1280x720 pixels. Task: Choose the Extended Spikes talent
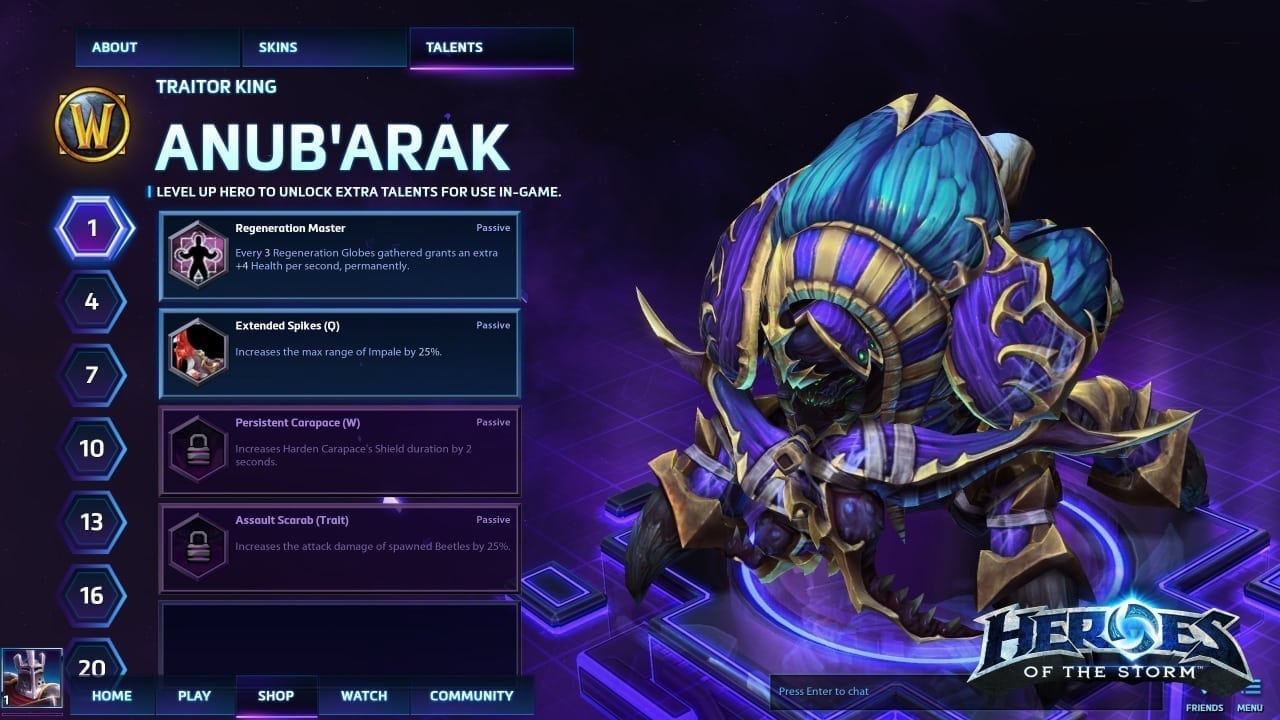tap(339, 352)
